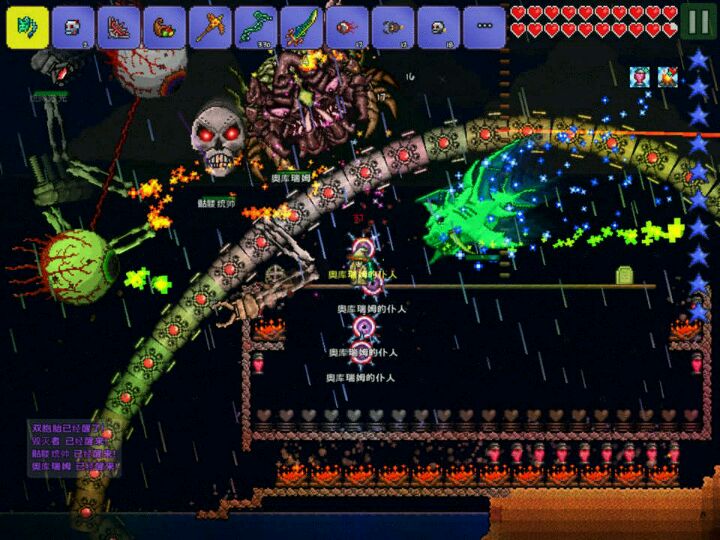Viewport: 720px width, 540px height.
Task: Equip the golden pickaxe-axe hotbar slot
Action: (x=210, y=27)
